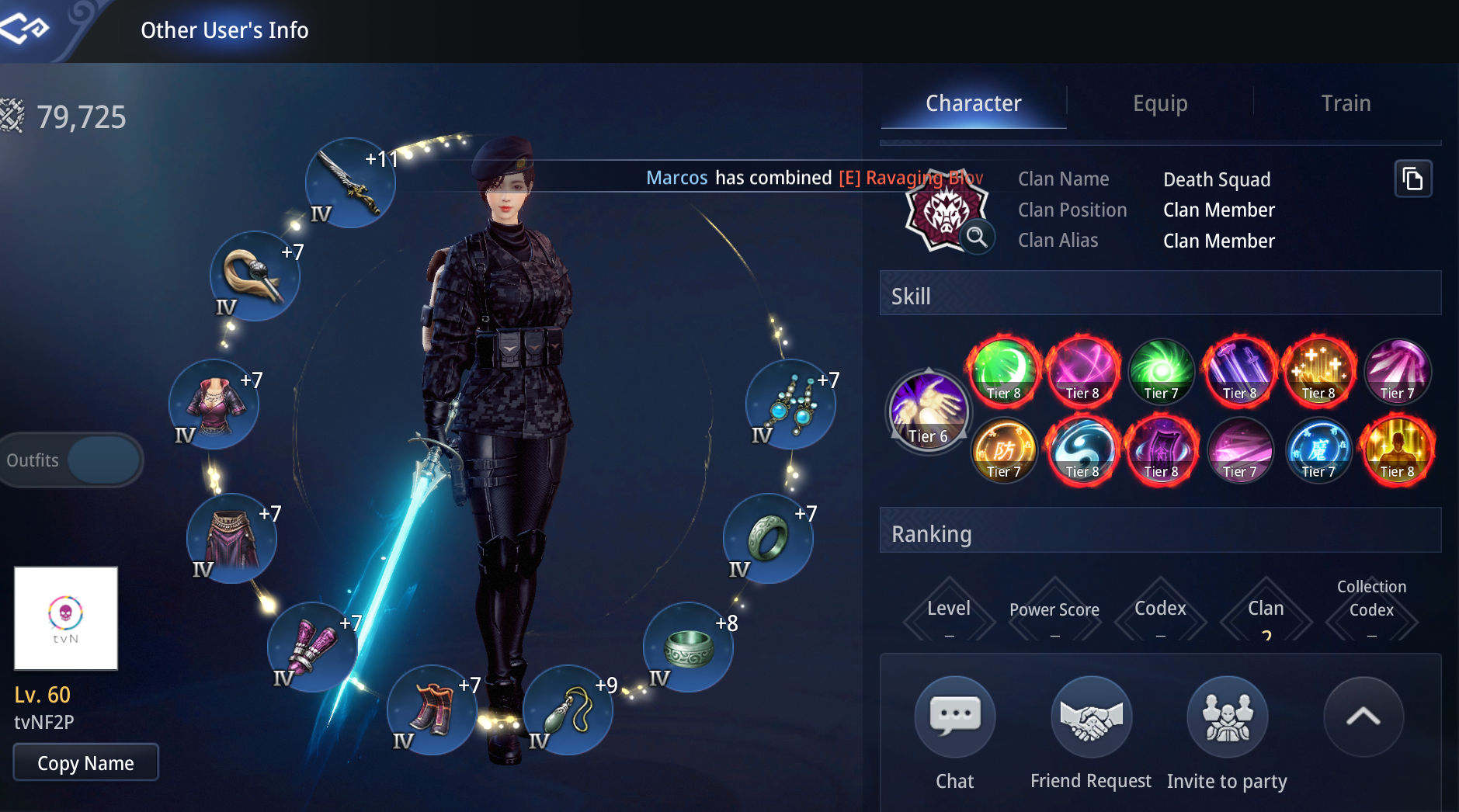This screenshot has width=1459, height=812.
Task: Open the Train tab
Action: [x=1346, y=103]
